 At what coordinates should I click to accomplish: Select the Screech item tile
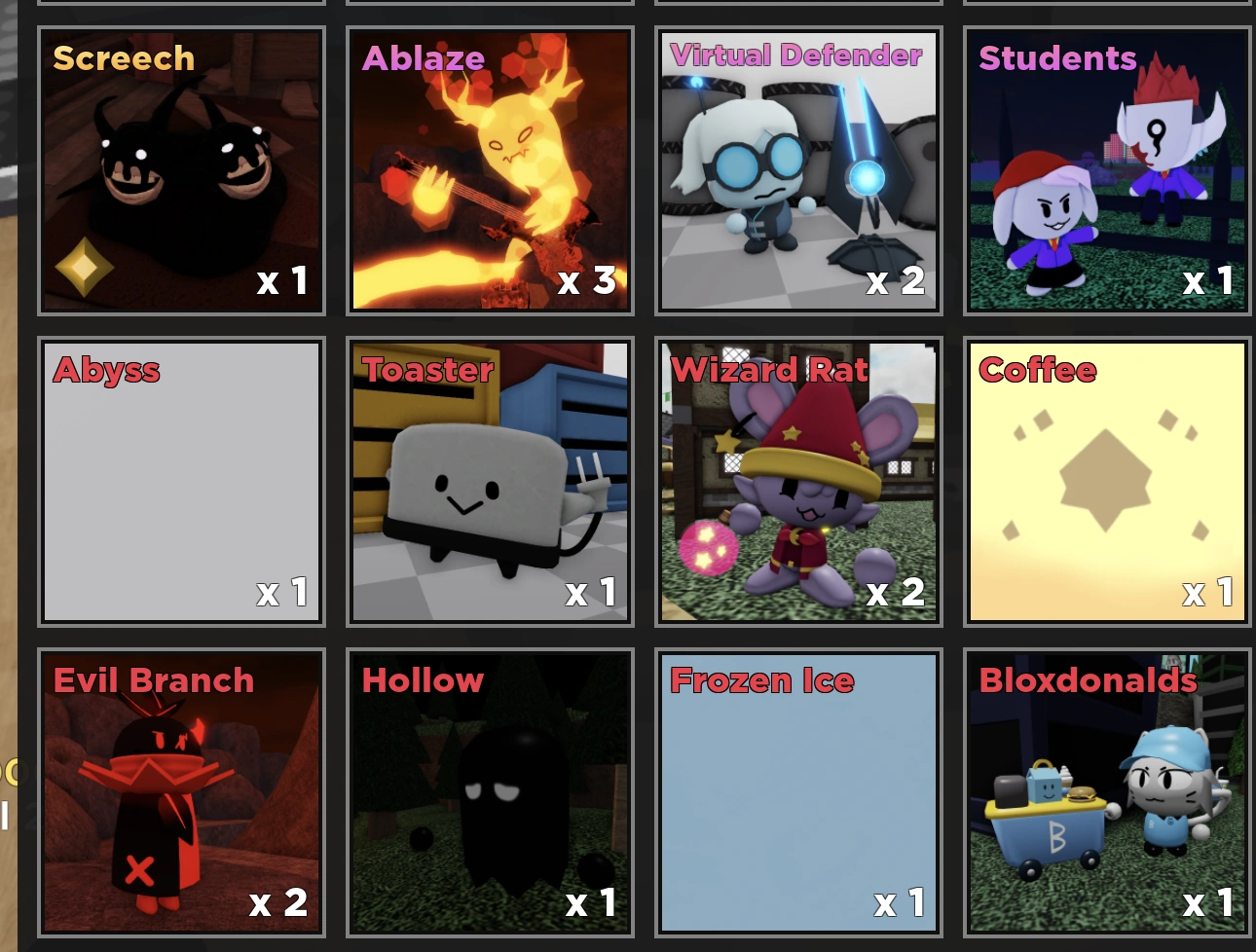[181, 171]
